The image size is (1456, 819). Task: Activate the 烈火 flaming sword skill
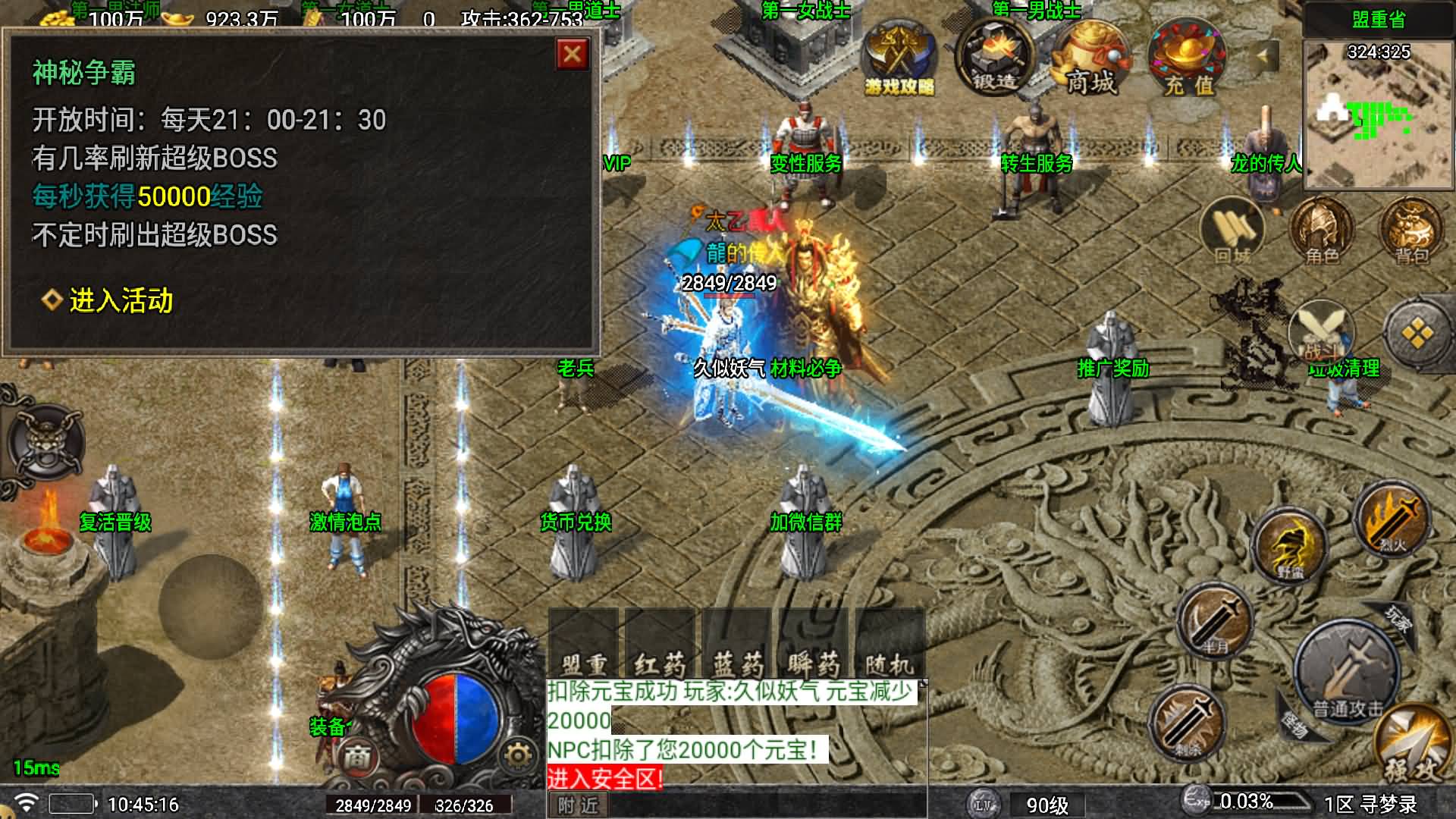[1392, 519]
